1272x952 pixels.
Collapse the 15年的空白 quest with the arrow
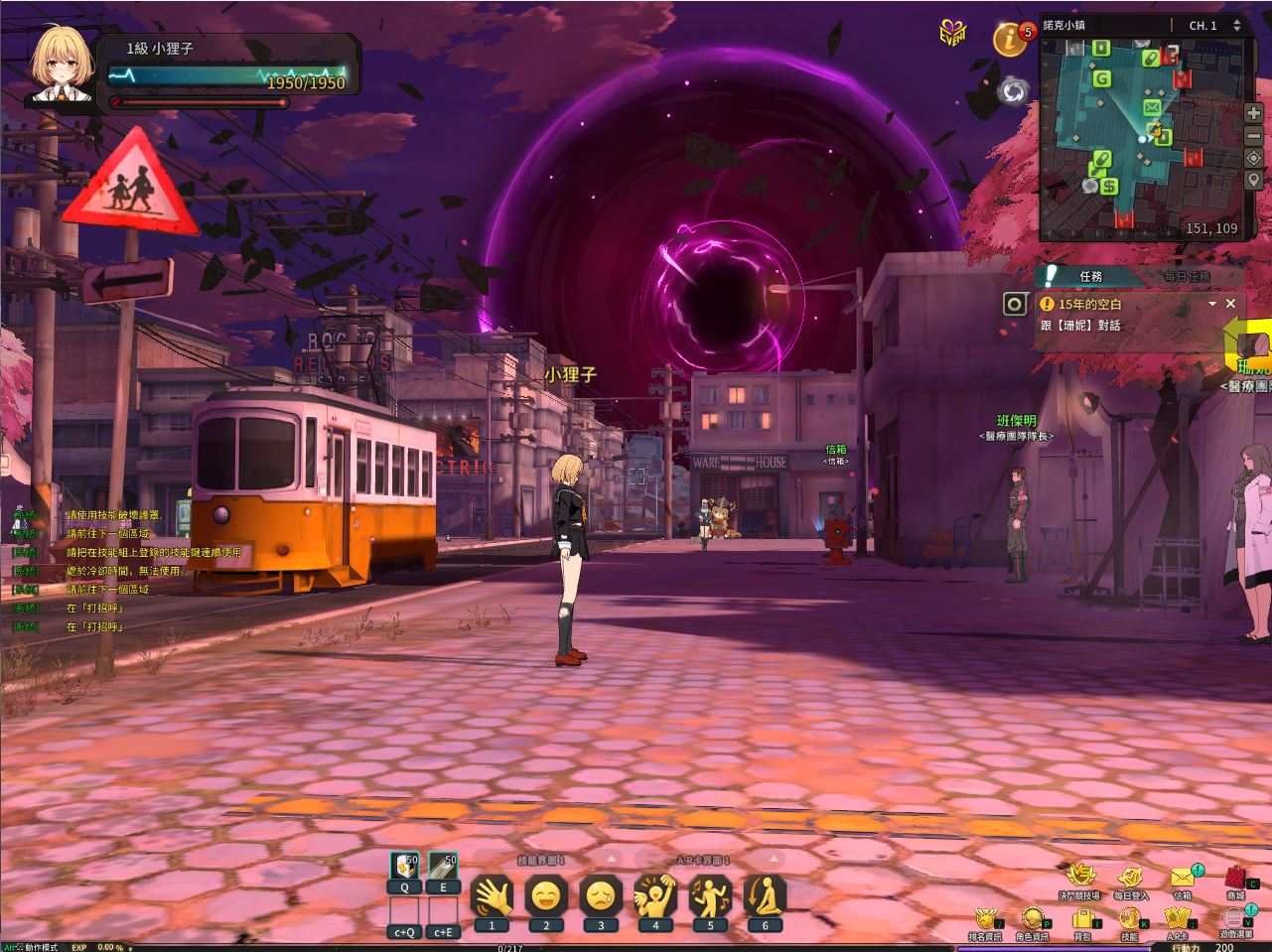point(1212,304)
